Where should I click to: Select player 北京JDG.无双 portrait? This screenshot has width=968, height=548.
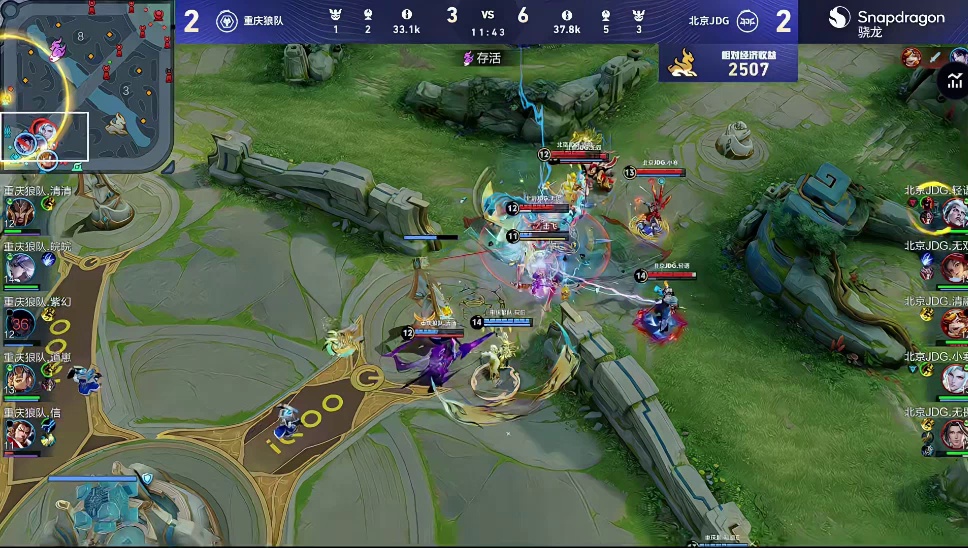(953, 267)
